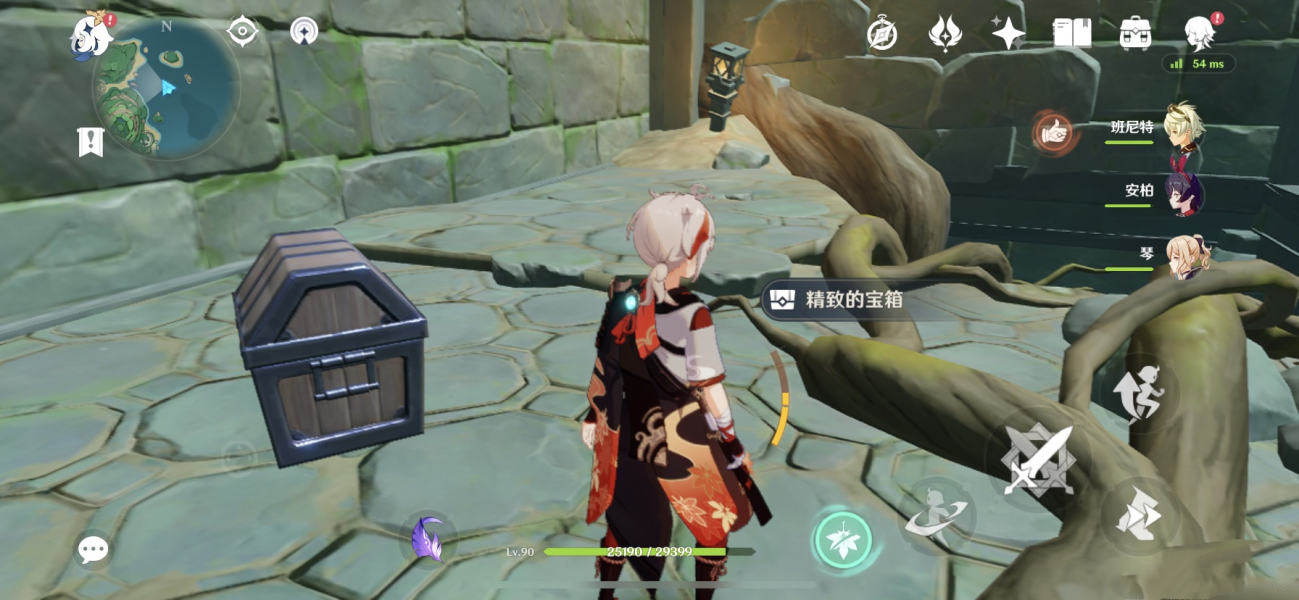1299x600 pixels.
Task: Open the circular minimap
Action: pyautogui.click(x=166, y=88)
